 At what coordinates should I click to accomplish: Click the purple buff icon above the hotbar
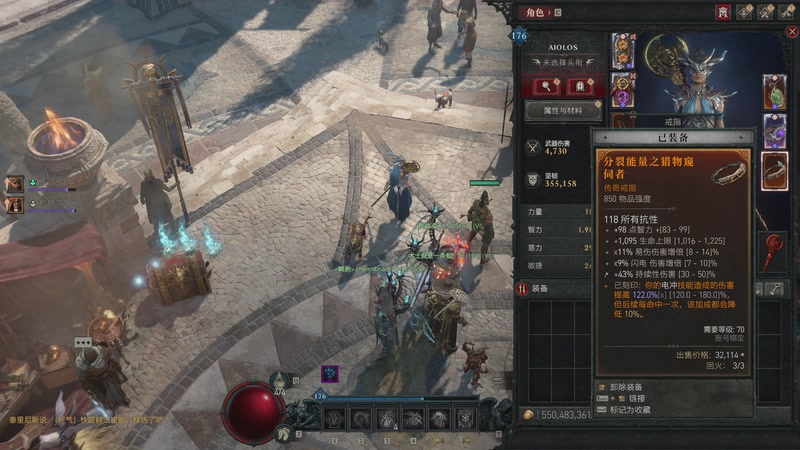pos(329,374)
